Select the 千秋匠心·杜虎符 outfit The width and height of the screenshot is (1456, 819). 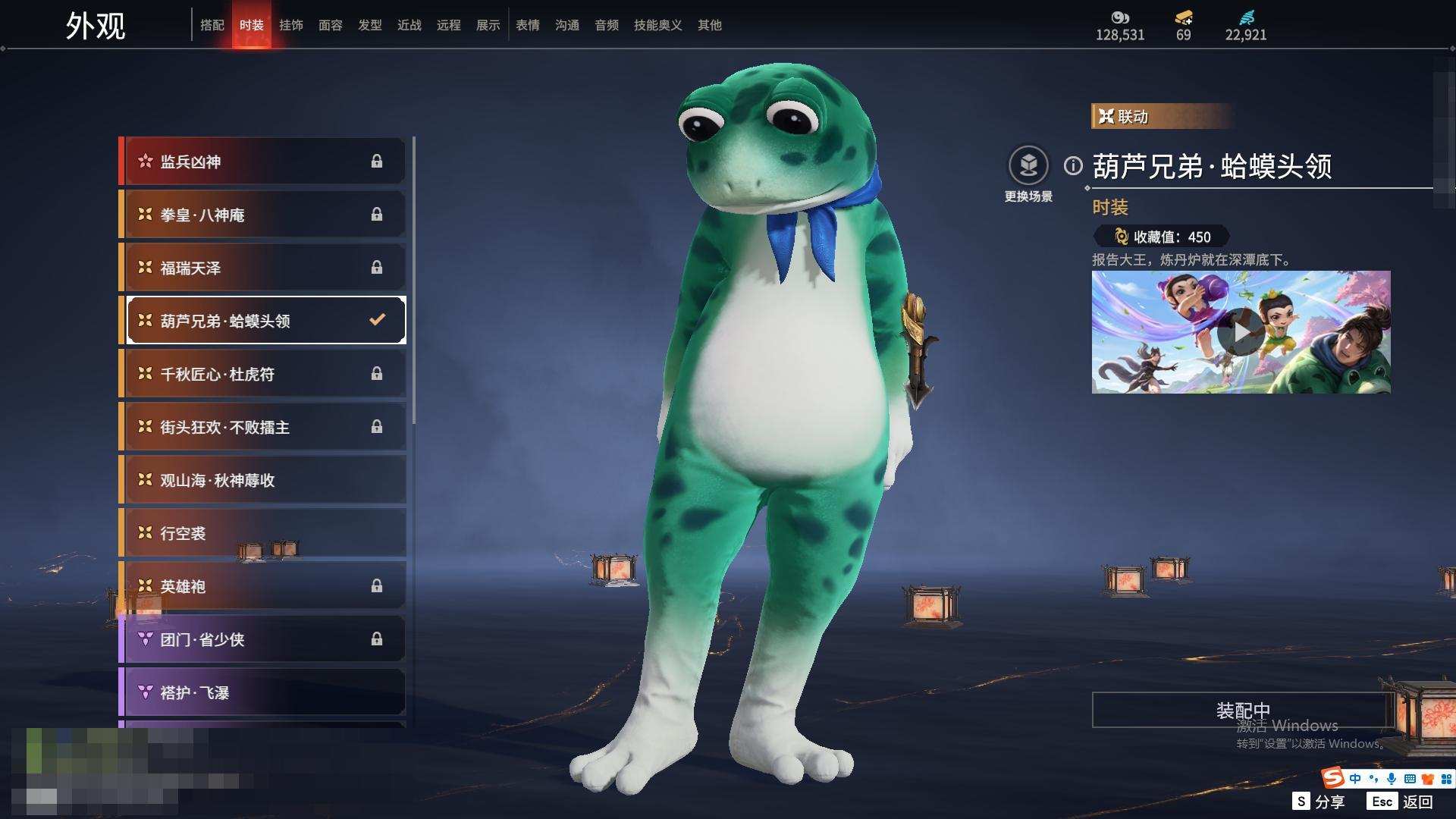coord(263,374)
